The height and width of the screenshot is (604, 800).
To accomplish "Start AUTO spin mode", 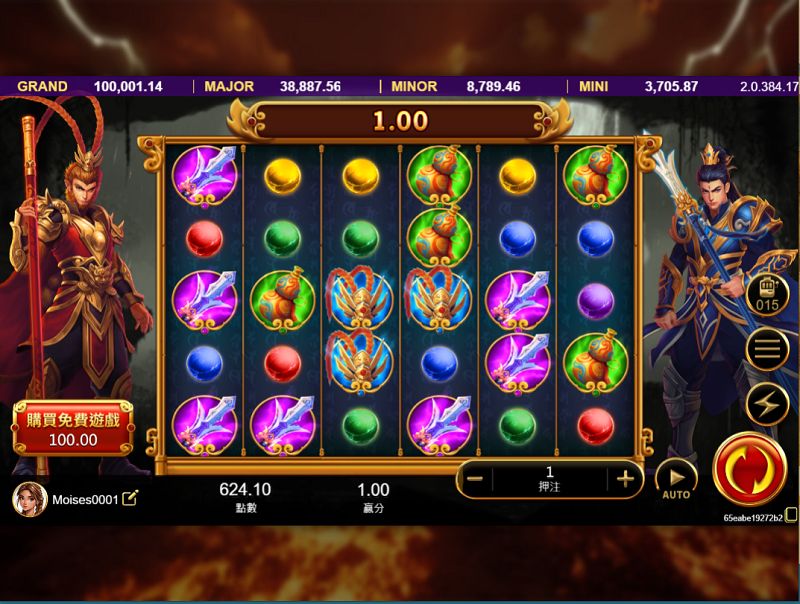I will pyautogui.click(x=676, y=479).
